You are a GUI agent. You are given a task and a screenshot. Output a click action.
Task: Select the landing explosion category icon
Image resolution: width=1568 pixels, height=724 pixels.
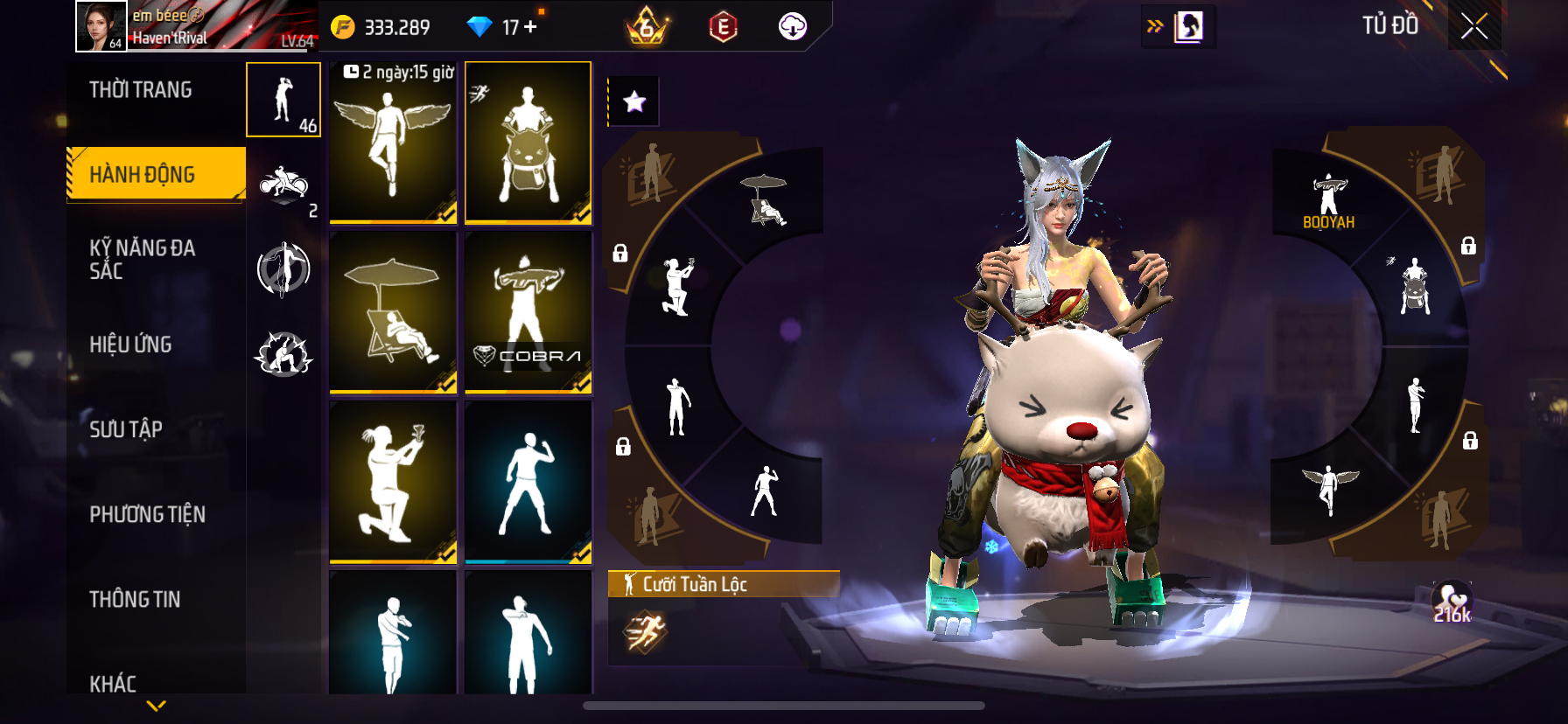283,353
